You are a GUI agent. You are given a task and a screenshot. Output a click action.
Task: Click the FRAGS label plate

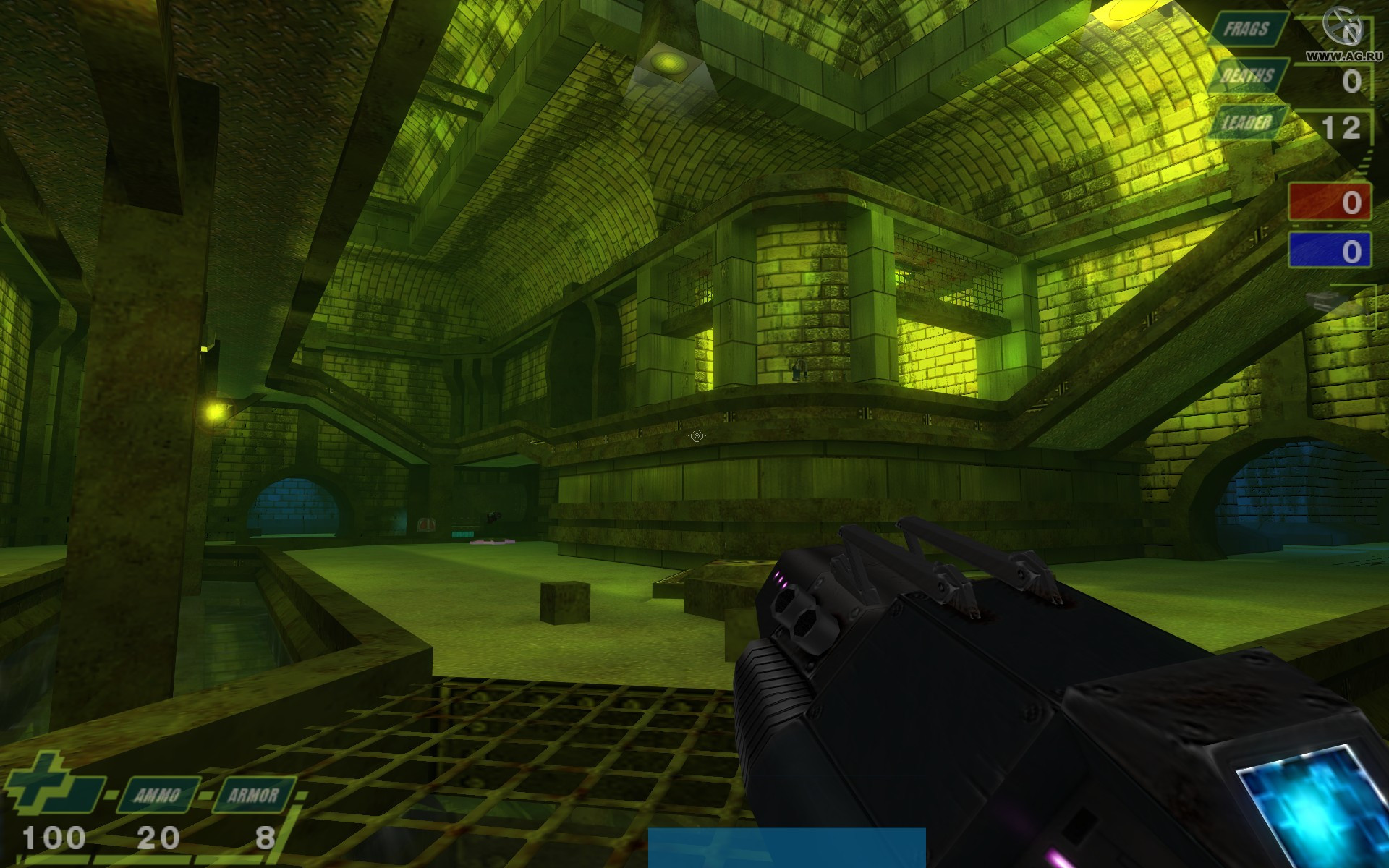coord(1247,30)
